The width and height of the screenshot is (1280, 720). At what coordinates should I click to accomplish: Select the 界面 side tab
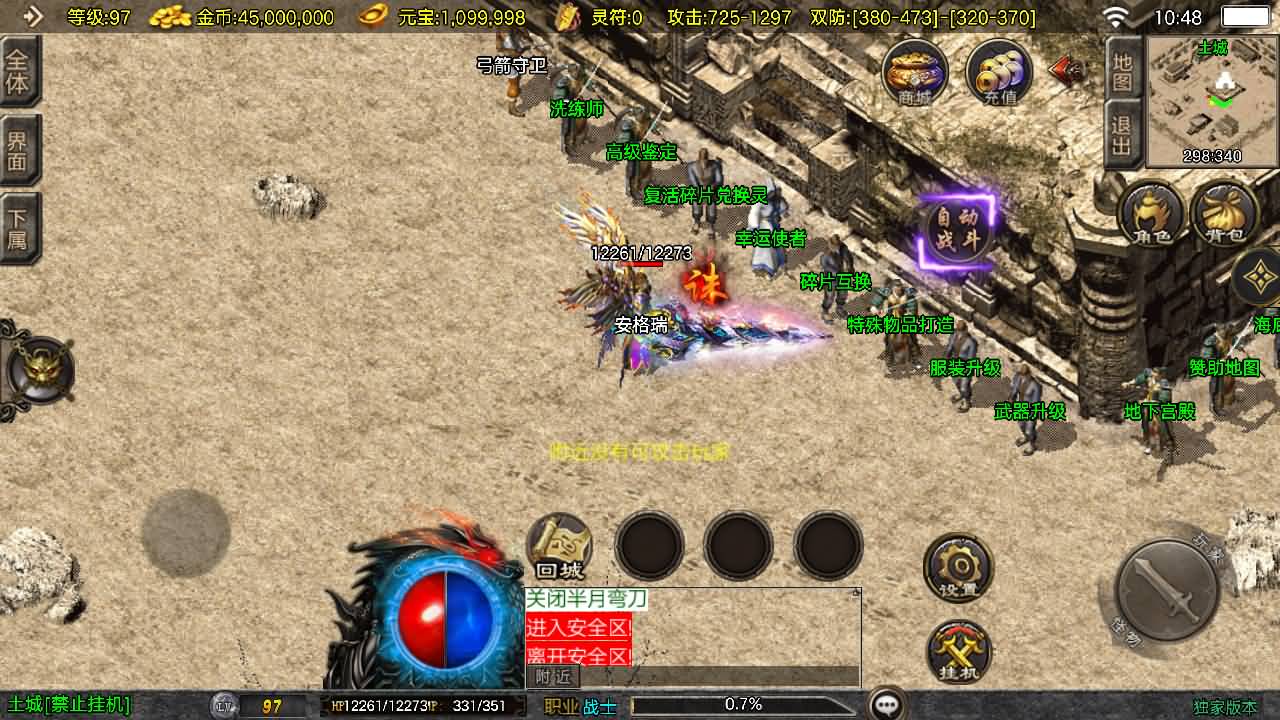(x=19, y=150)
